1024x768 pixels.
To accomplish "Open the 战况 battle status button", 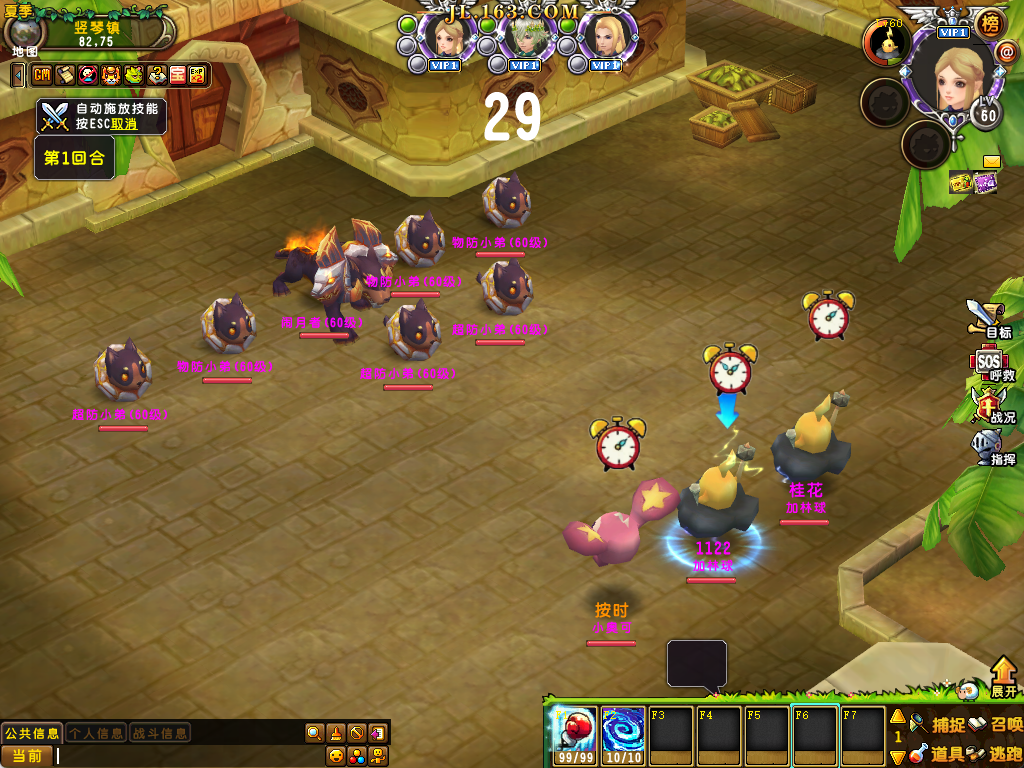I will point(989,405).
